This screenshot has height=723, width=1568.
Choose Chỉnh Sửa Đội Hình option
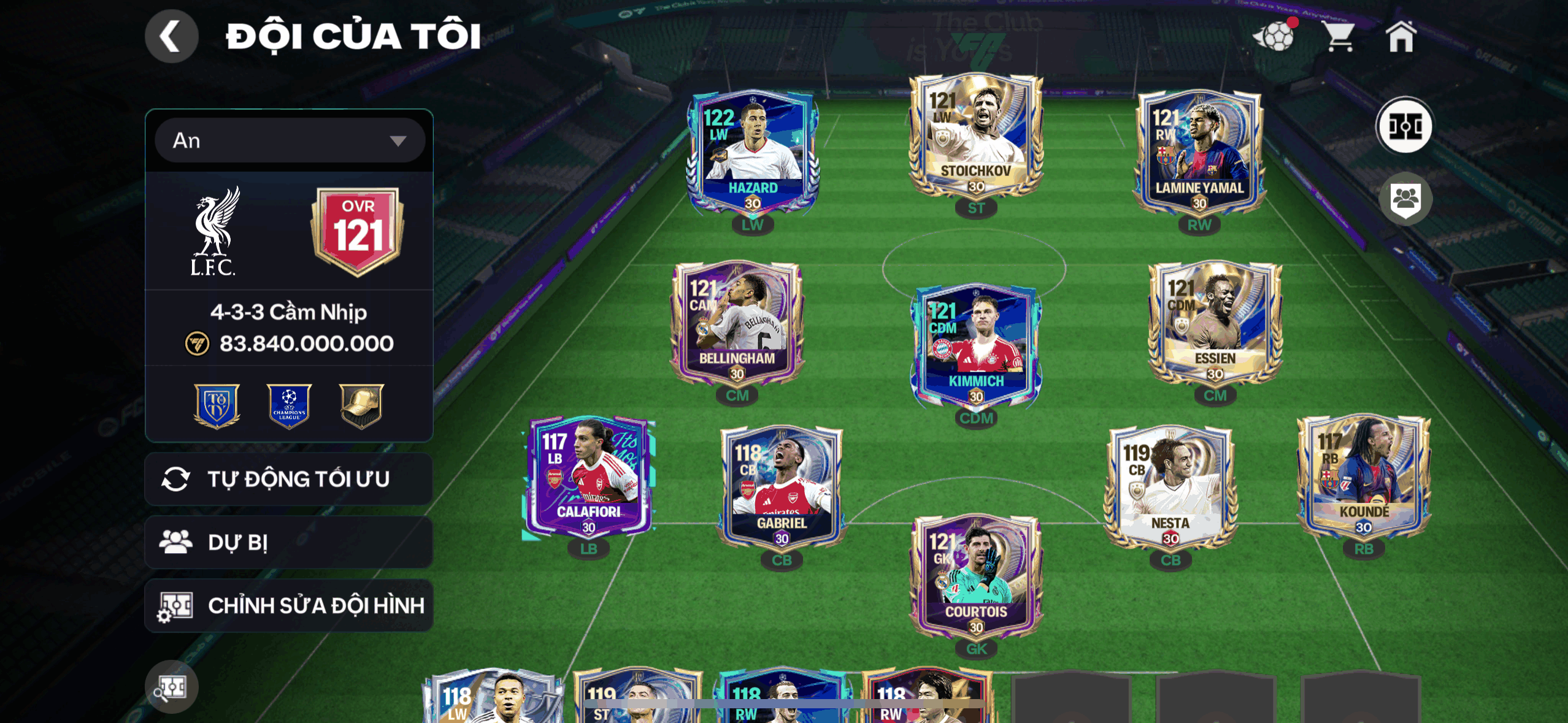[289, 605]
